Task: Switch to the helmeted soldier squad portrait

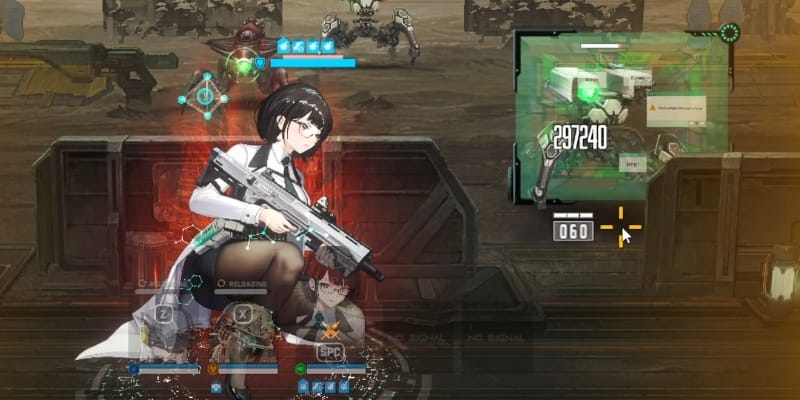Action: click(244, 330)
